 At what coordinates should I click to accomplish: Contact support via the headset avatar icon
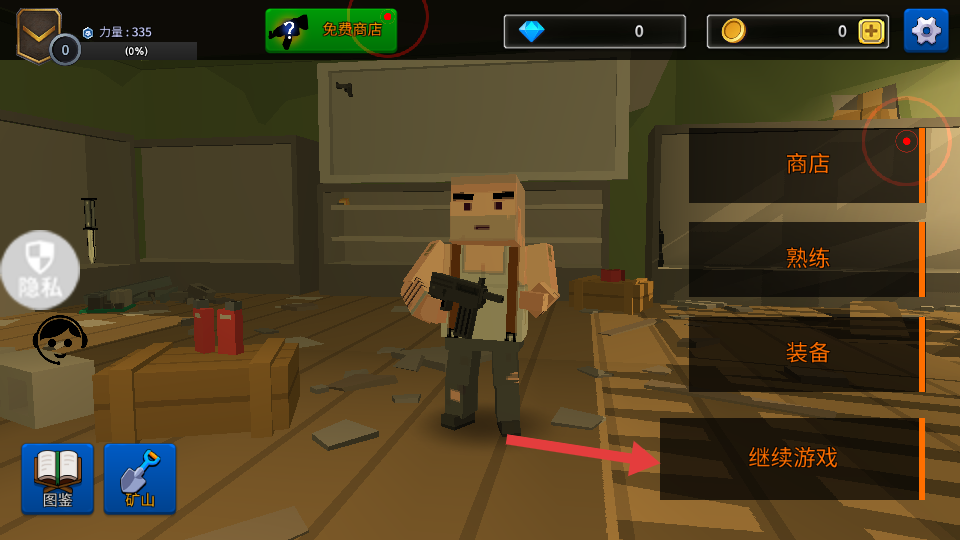pos(60,338)
